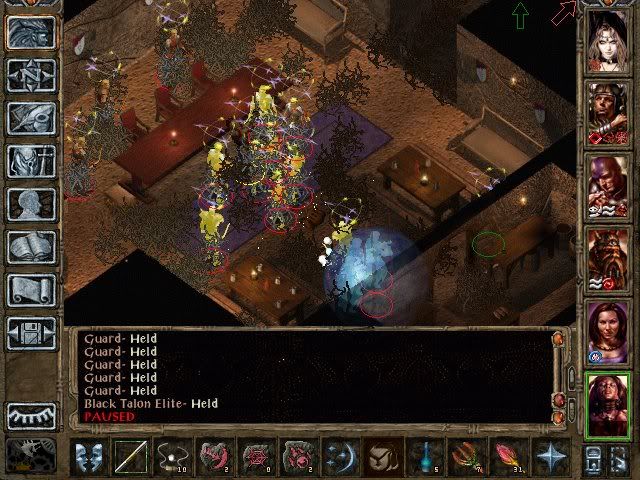Select the green-bordered bottom portrait
The image size is (640, 480).
click(x=608, y=404)
